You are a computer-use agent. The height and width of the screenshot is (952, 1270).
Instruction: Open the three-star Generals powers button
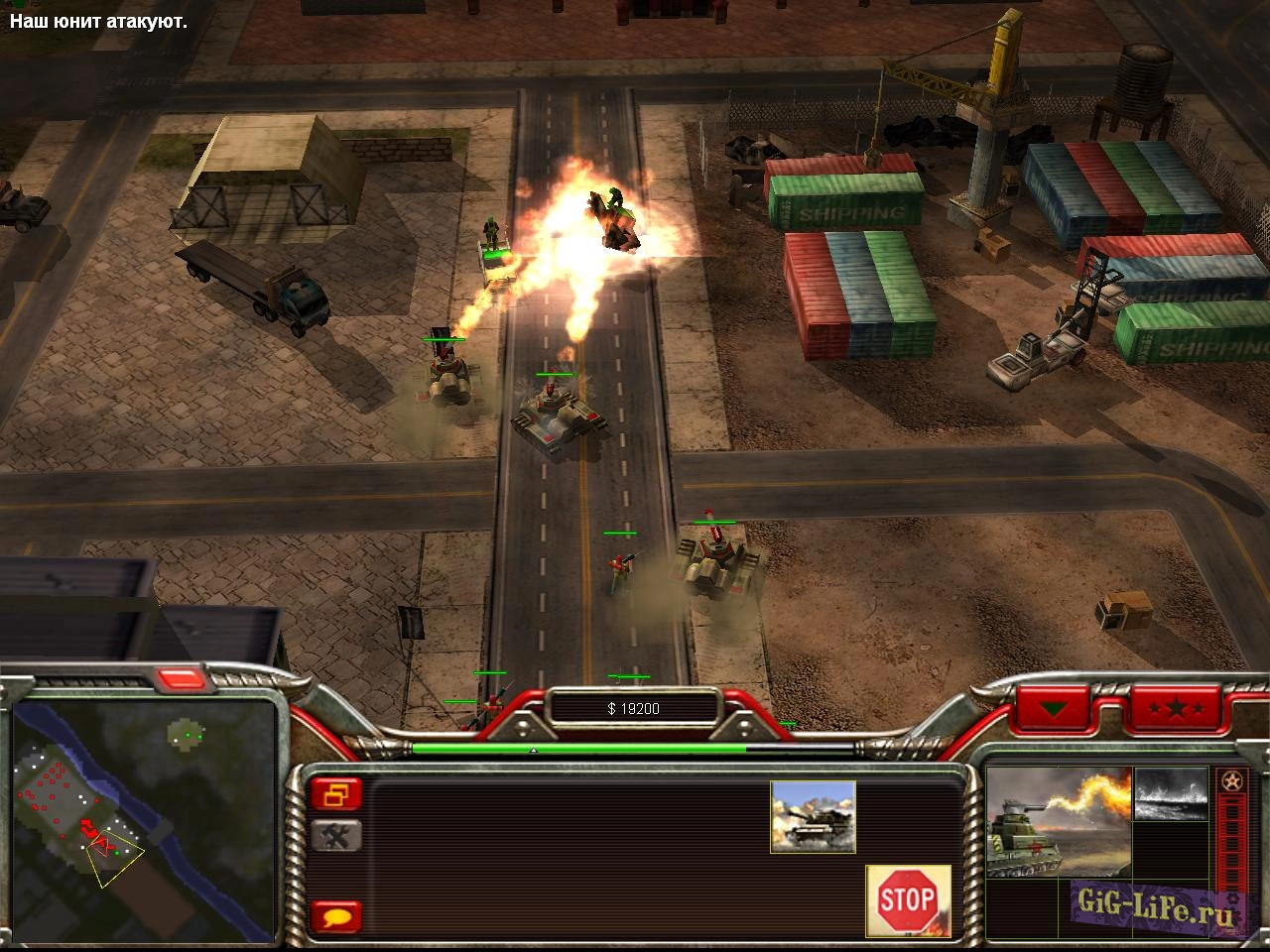1177,708
